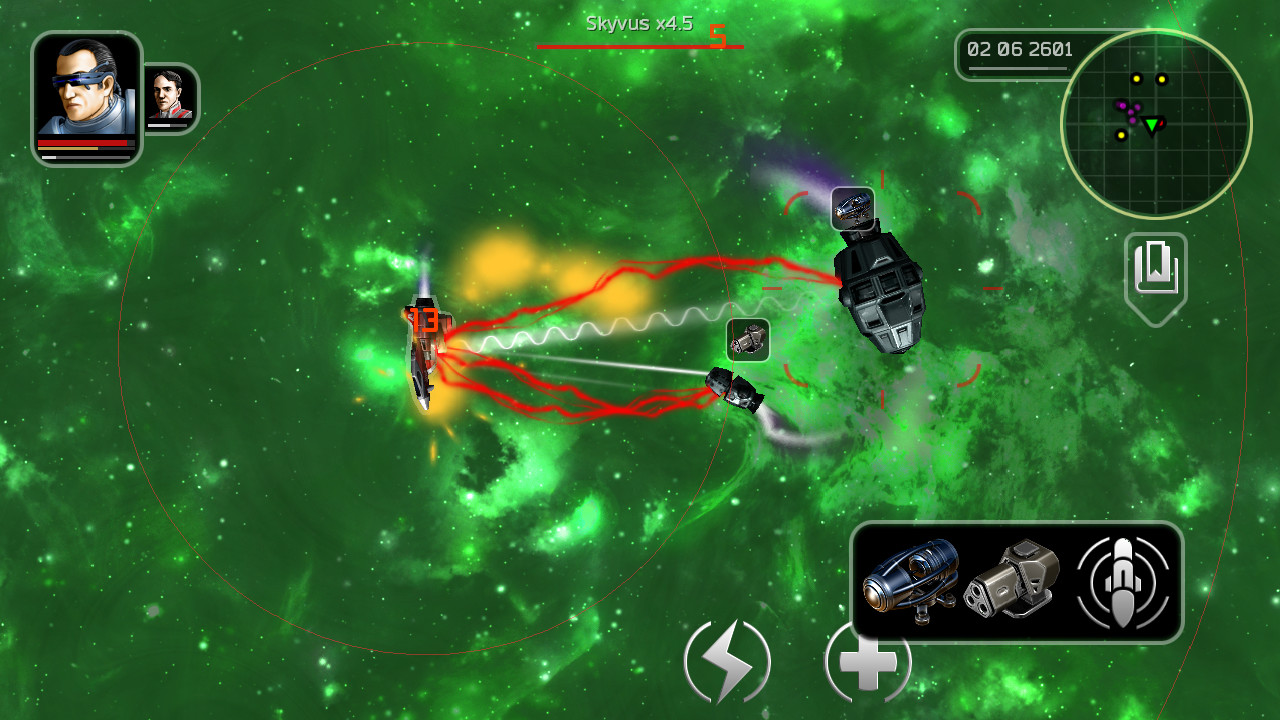Target the large enemy capital ship
The height and width of the screenshot is (720, 1280).
click(x=878, y=300)
